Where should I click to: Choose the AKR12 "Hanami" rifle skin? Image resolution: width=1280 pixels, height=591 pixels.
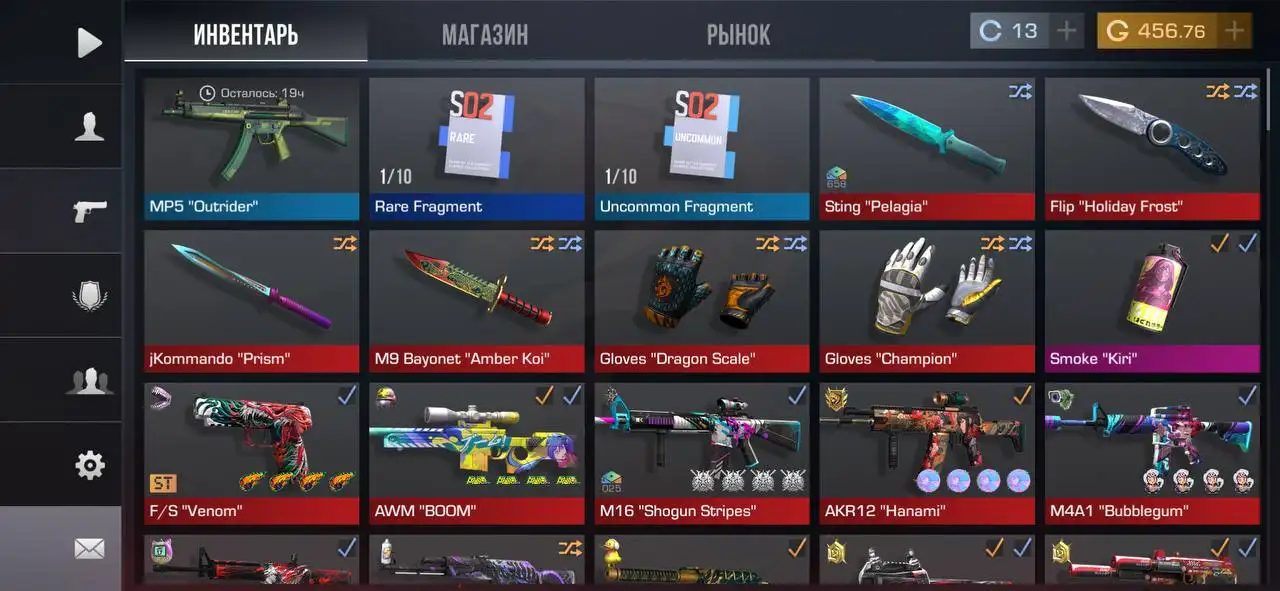(926, 452)
